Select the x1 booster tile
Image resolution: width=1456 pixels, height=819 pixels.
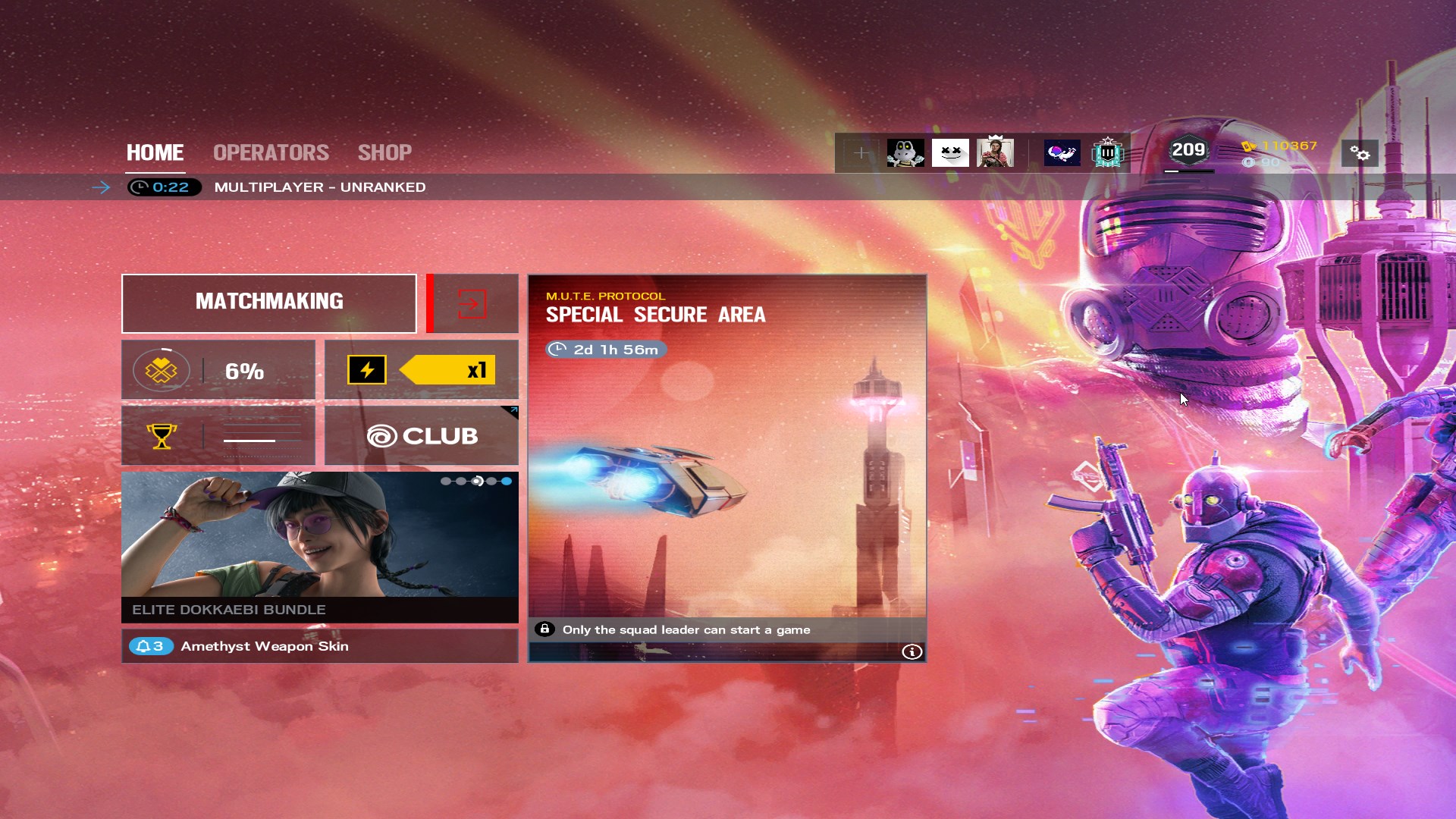(x=422, y=370)
